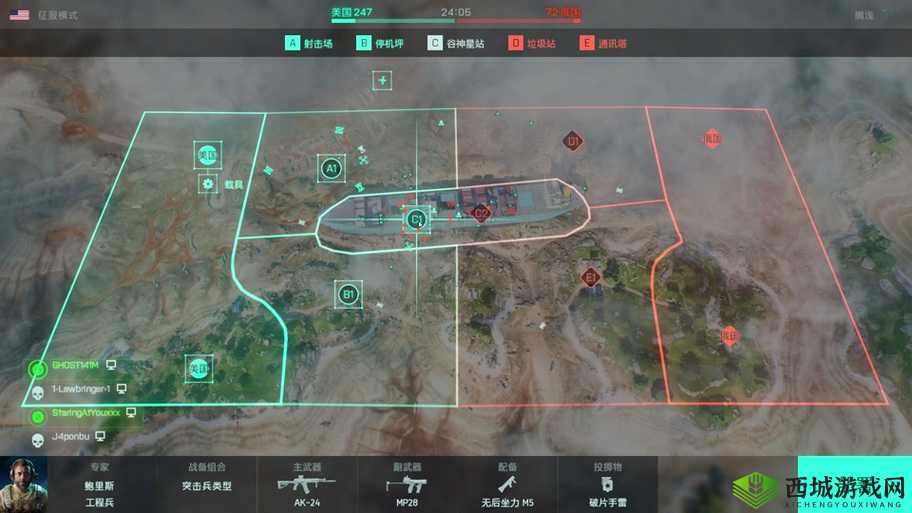Choose sector A 射击场 in the objective bar
Image resolution: width=912 pixels, height=513 pixels.
point(309,44)
